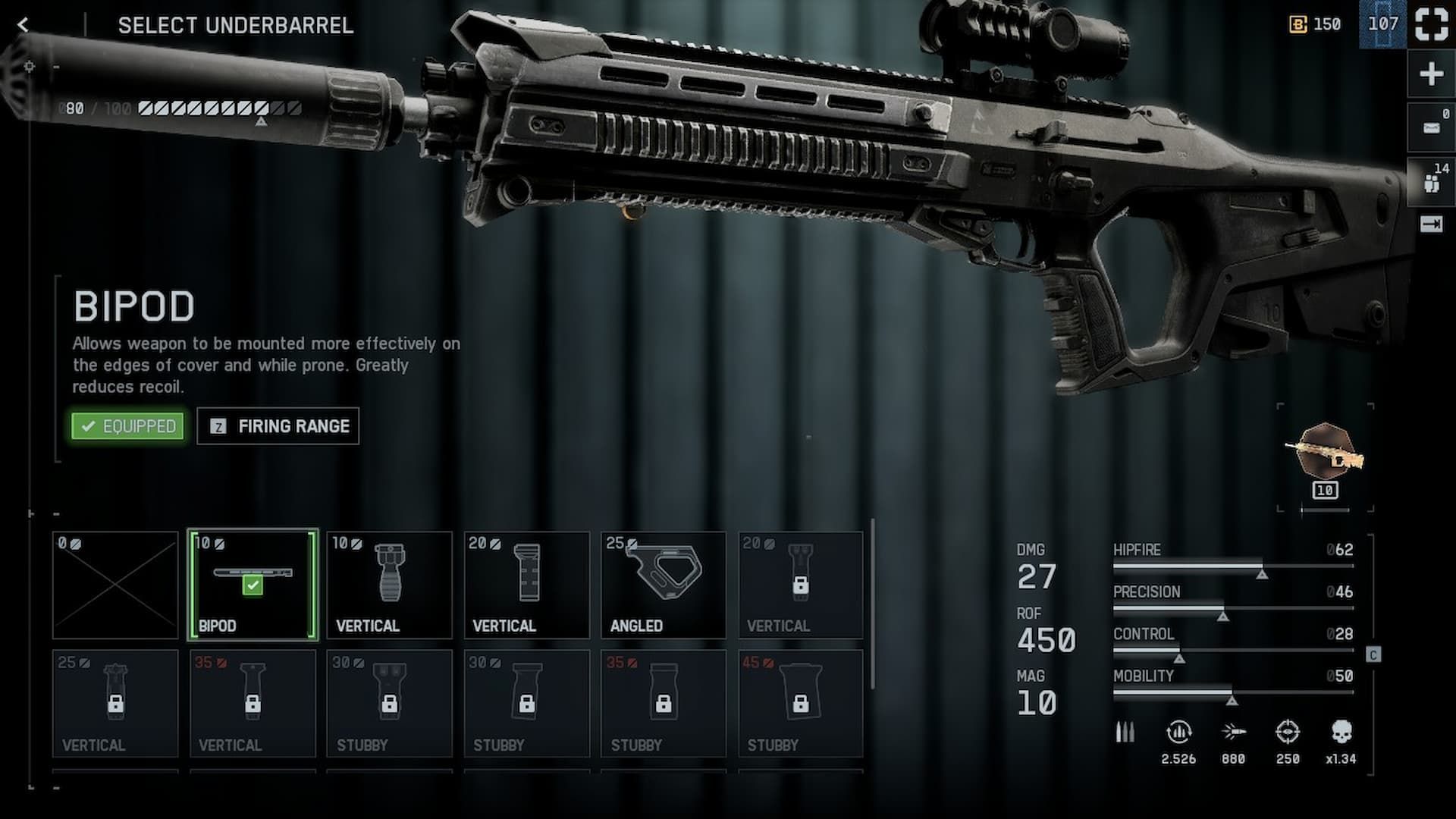
Task: Click the plus button at top right
Action: (x=1431, y=74)
